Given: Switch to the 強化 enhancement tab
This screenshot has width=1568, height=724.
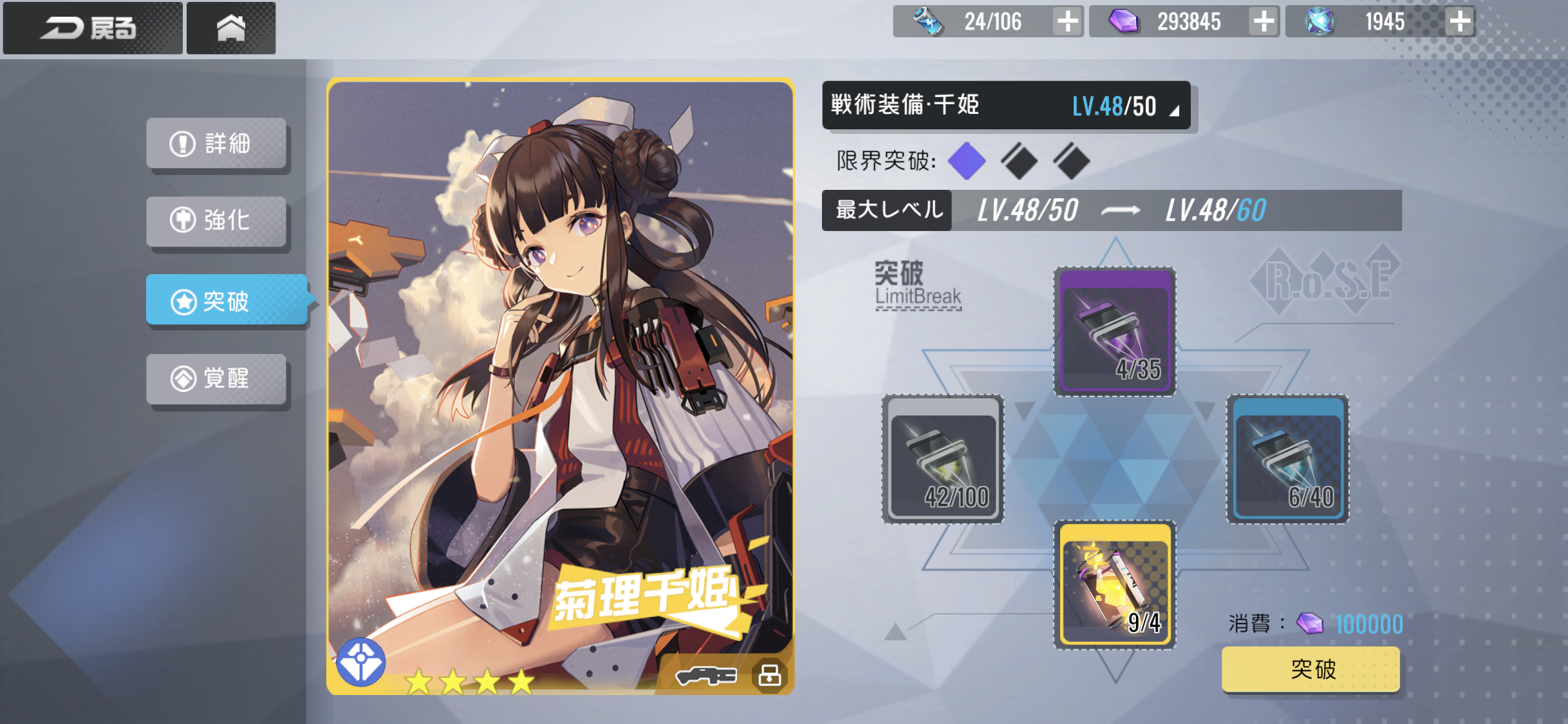Looking at the screenshot, I should [x=216, y=221].
